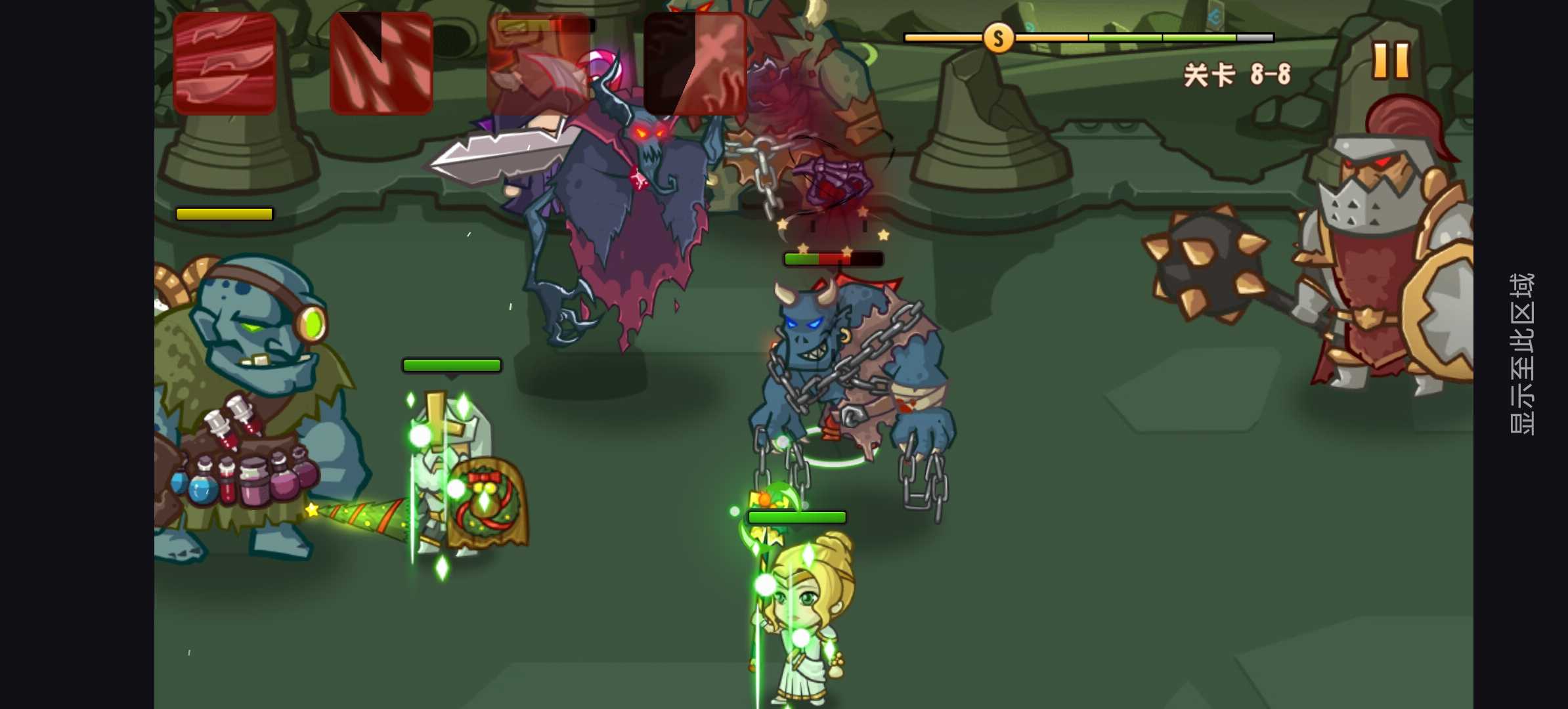Cast the sword-cross skill on cooldown
The width and height of the screenshot is (1568, 709).
695,64
